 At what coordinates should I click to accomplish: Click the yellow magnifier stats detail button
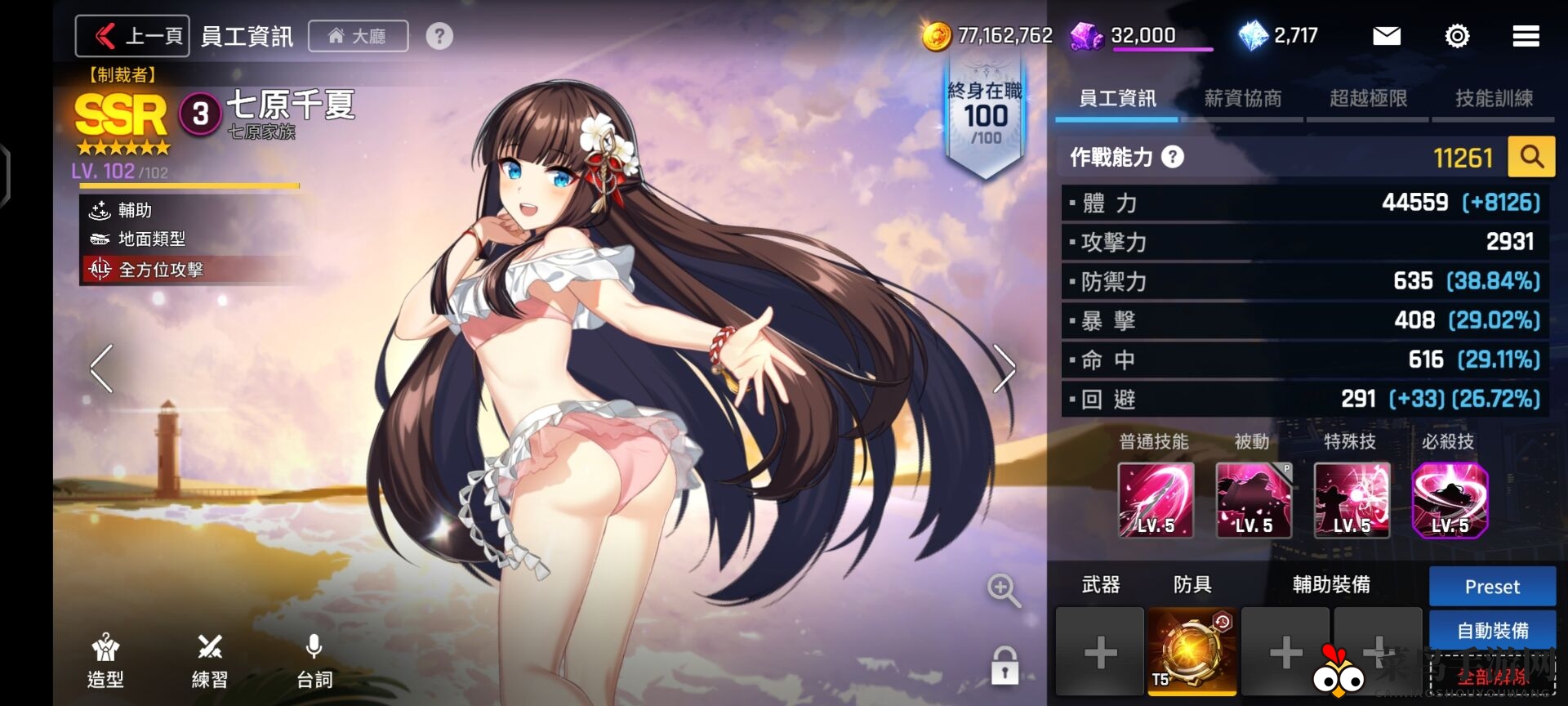(x=1531, y=157)
